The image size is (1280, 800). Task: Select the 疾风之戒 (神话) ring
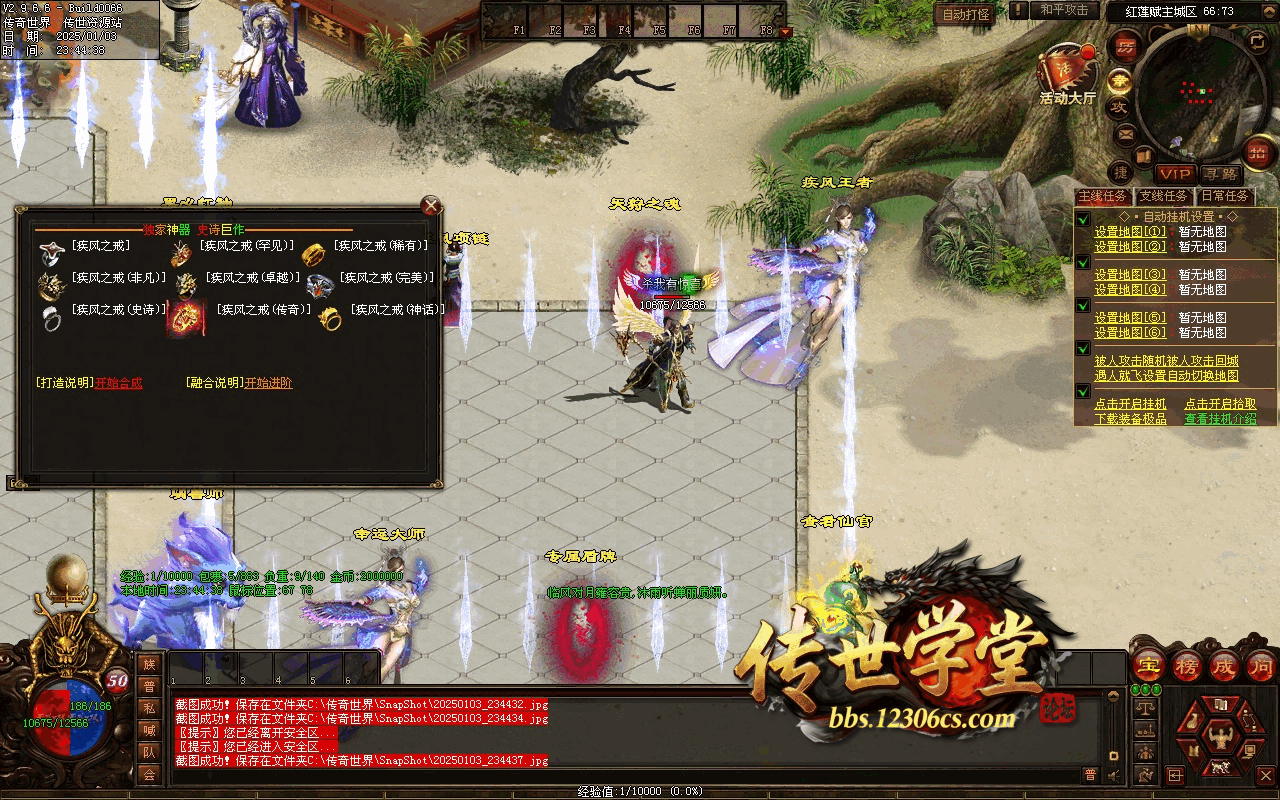tap(330, 318)
